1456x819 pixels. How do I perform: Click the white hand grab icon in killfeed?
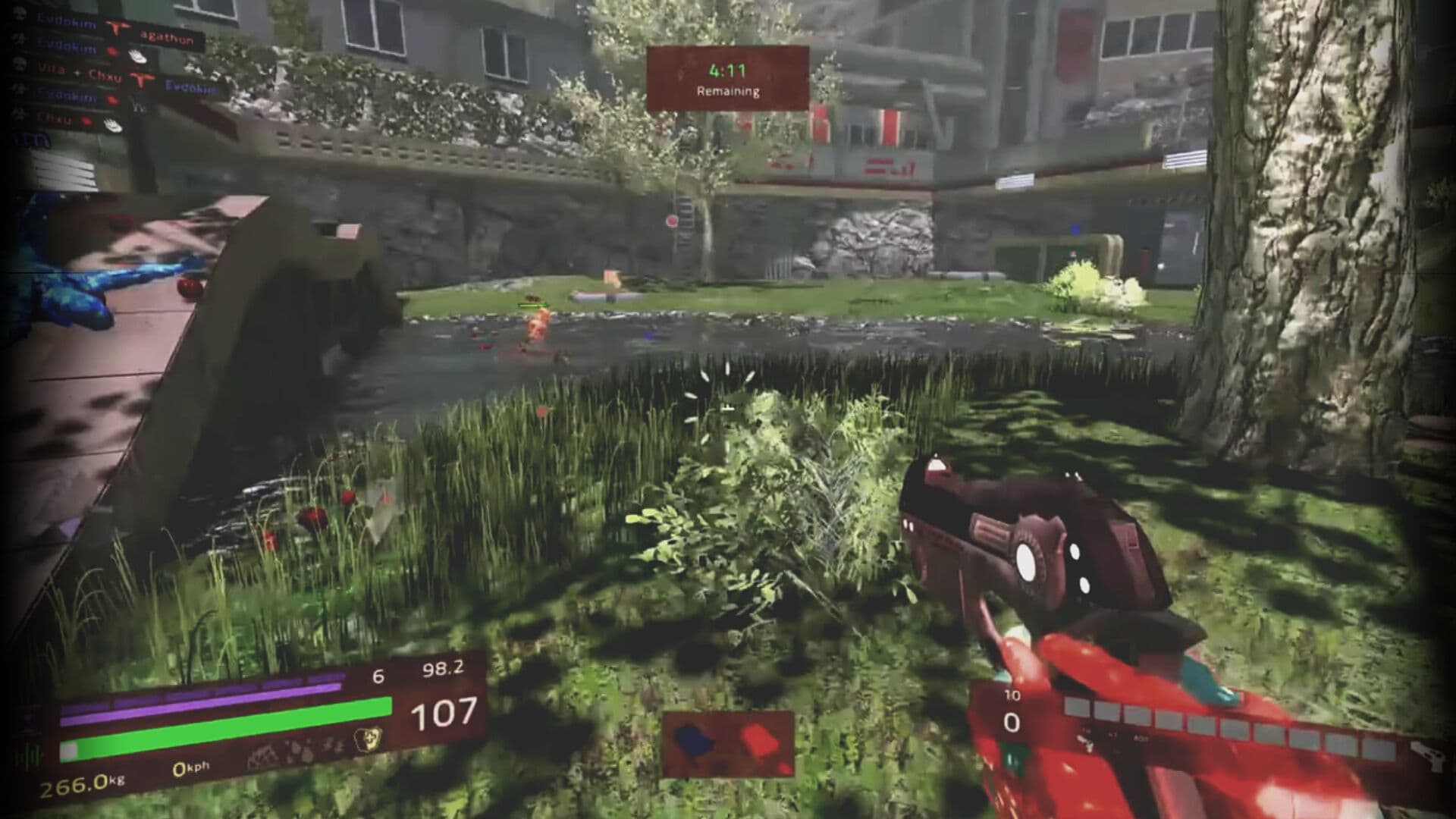click(x=136, y=57)
